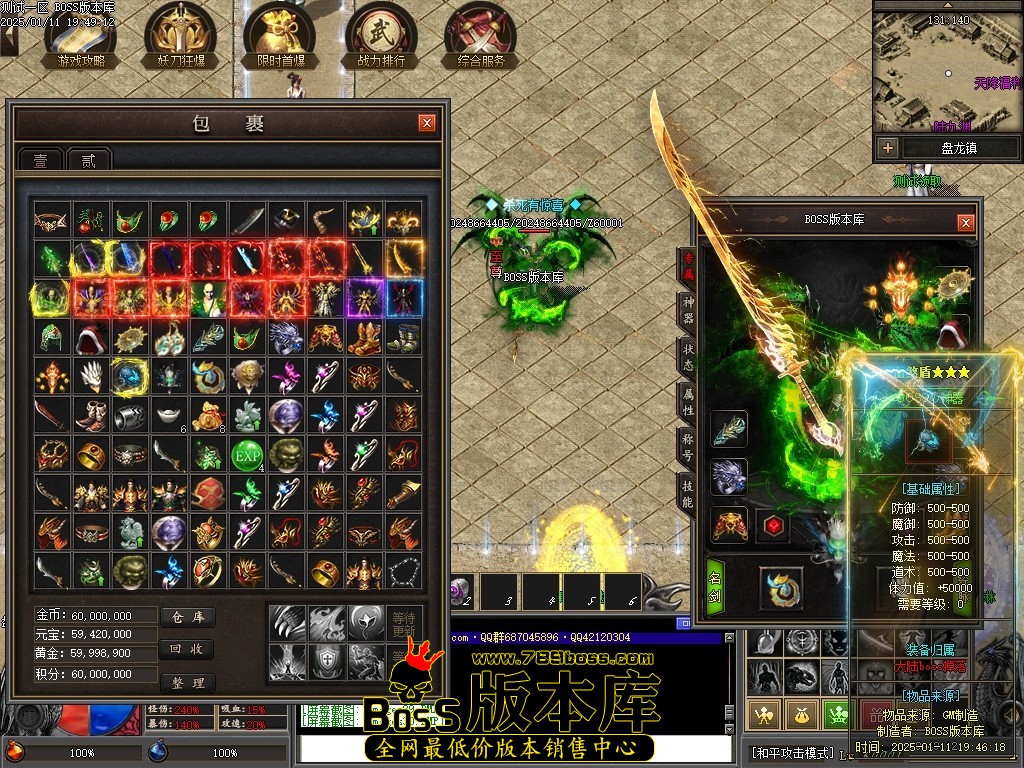Click the plus button beside 盘龙镇
The width and height of the screenshot is (1024, 768).
(x=887, y=148)
